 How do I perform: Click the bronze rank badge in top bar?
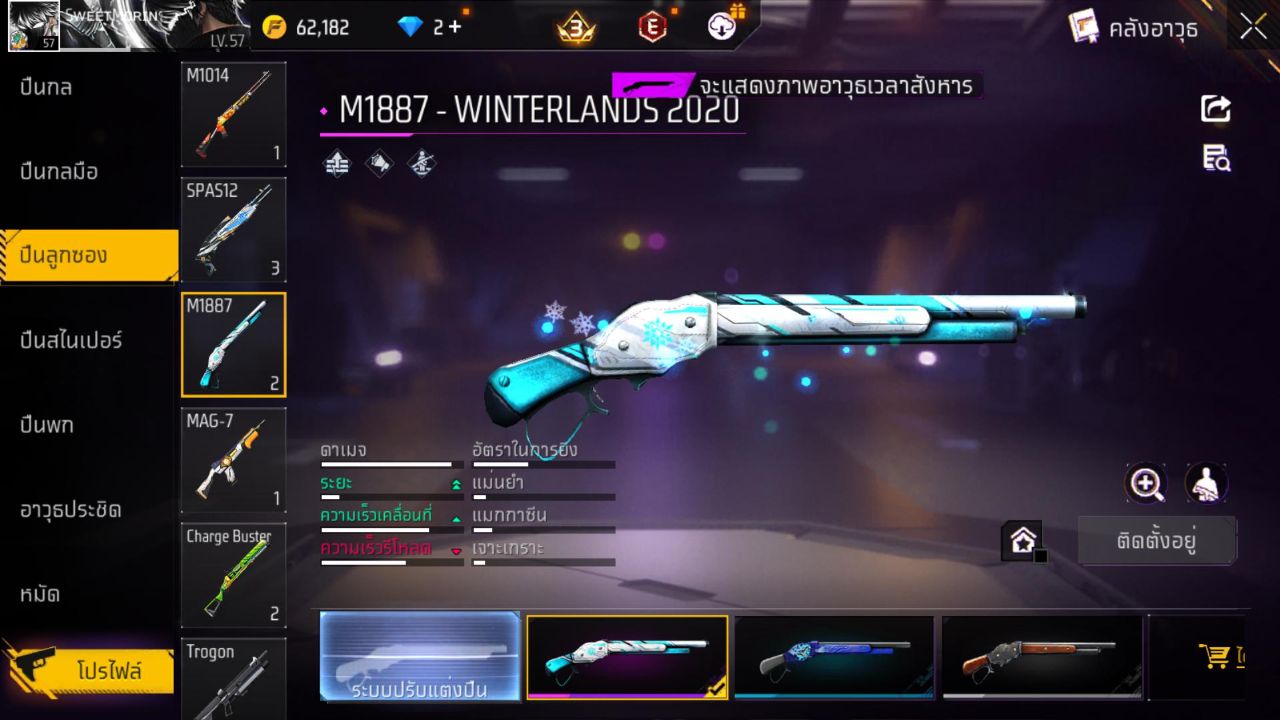coord(578,27)
